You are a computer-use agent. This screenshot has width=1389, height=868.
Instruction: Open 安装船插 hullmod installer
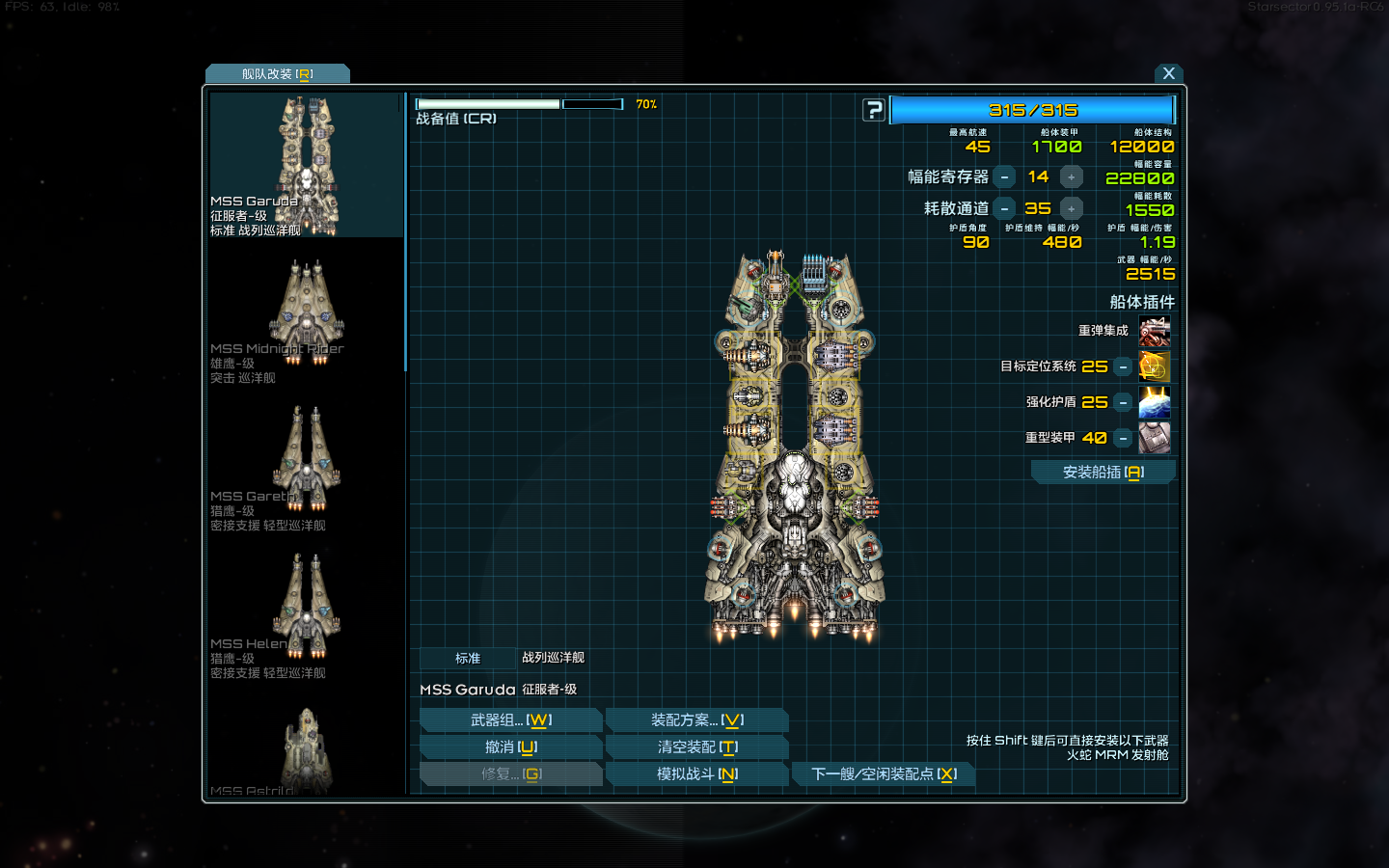click(1103, 473)
